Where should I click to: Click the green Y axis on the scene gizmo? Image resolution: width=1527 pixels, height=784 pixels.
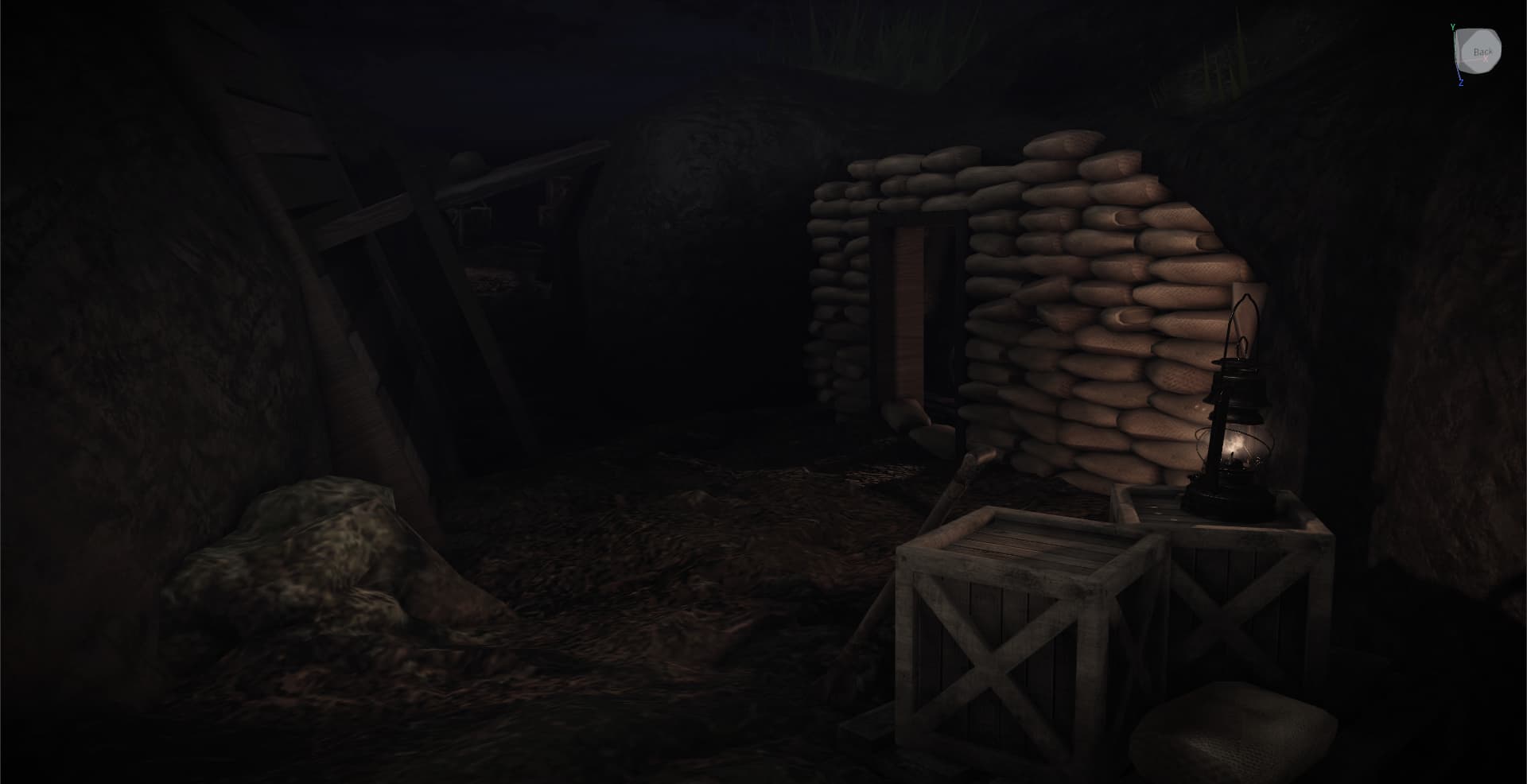click(1453, 25)
